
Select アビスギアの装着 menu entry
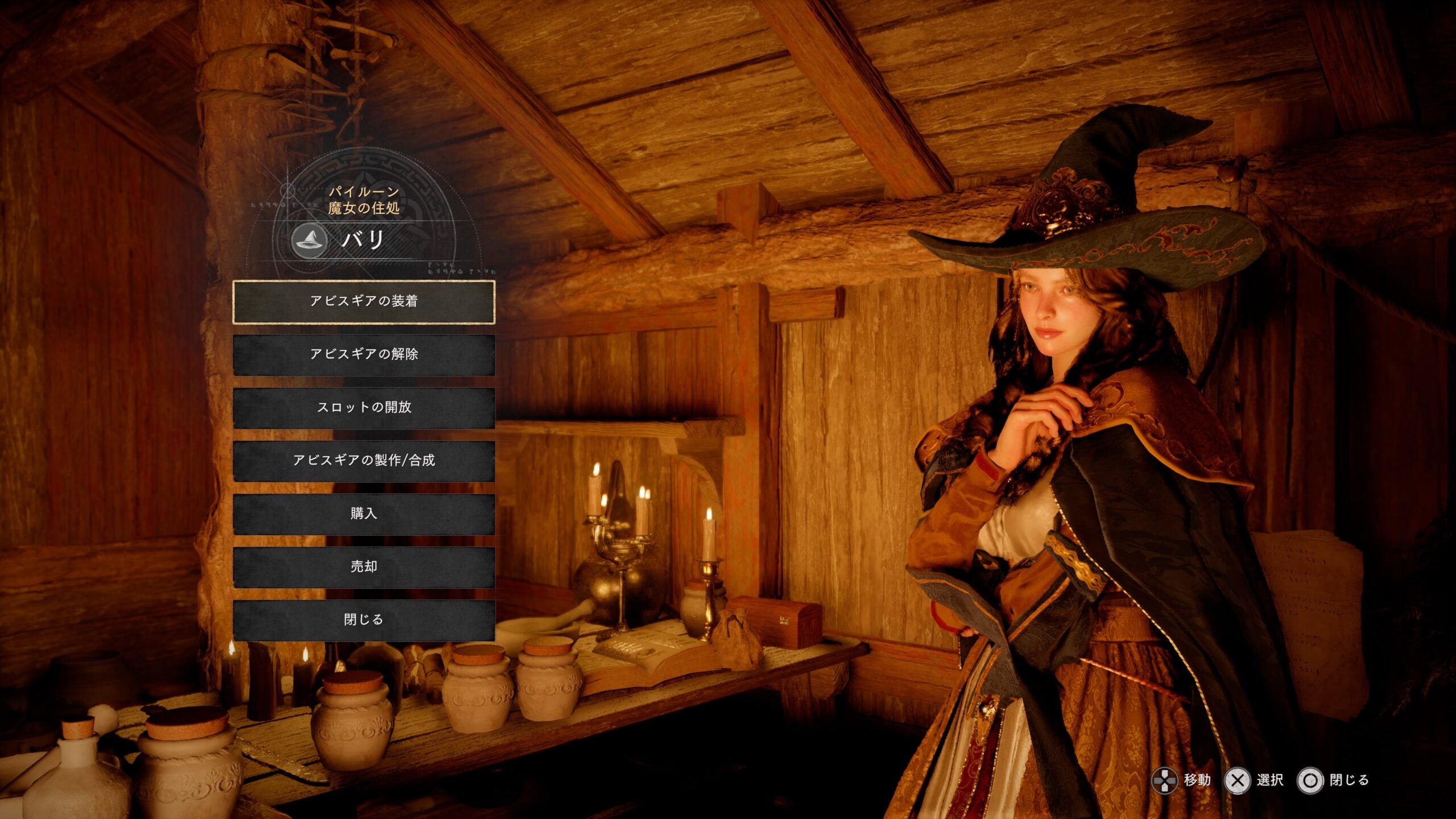coord(363,301)
